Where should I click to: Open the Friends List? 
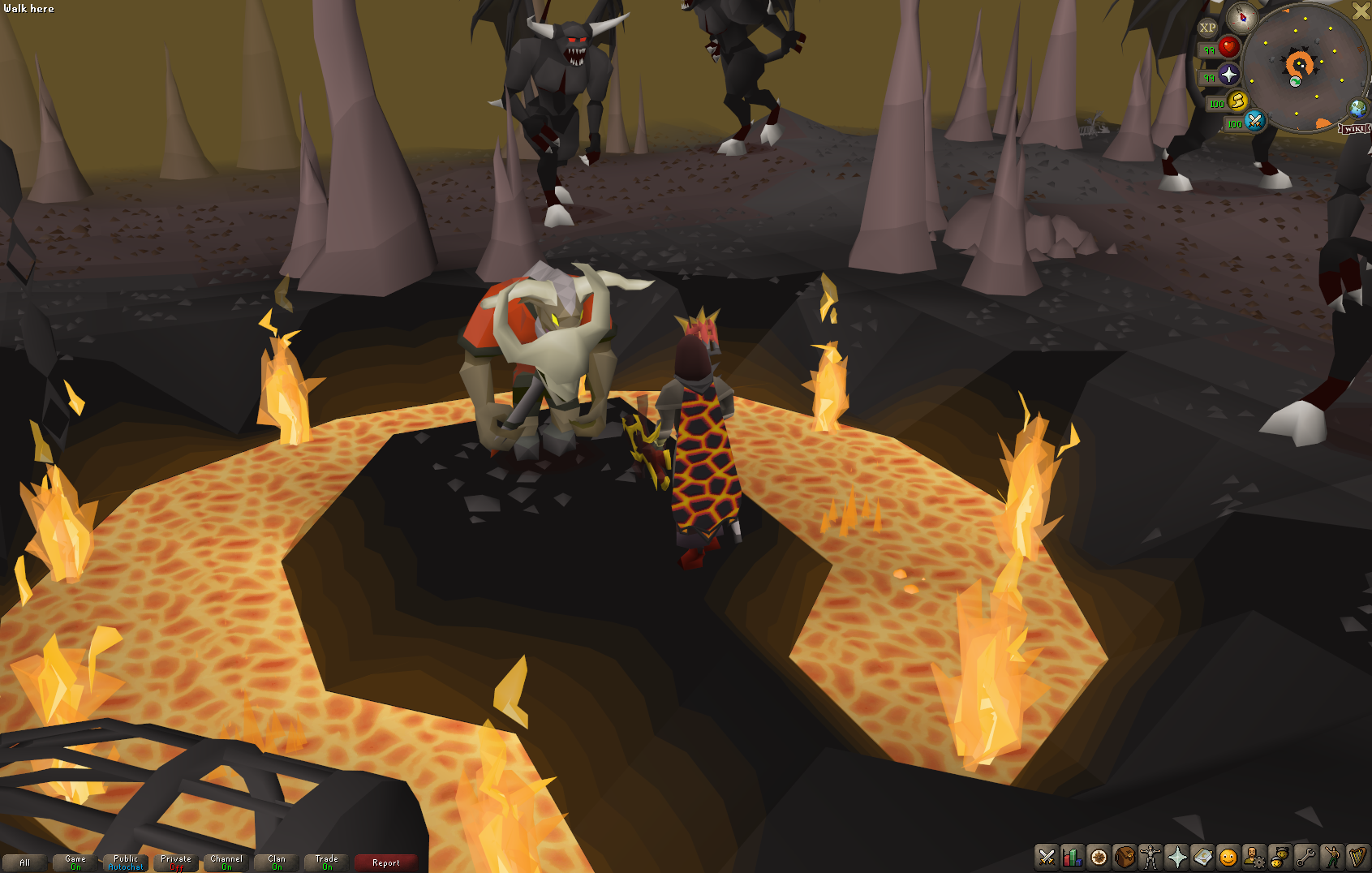coord(1278,858)
